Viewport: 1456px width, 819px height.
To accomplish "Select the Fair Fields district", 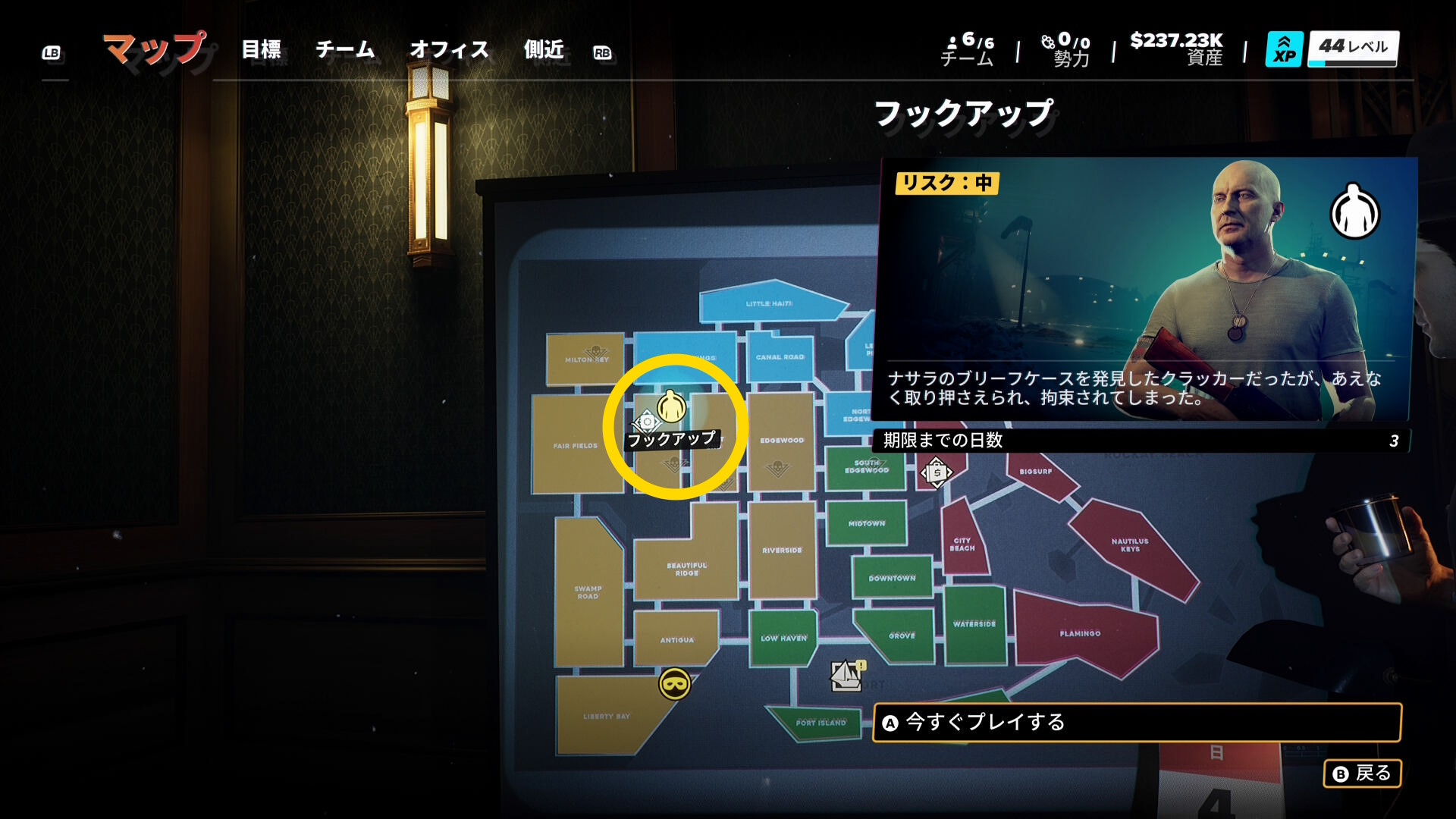I will [x=575, y=445].
